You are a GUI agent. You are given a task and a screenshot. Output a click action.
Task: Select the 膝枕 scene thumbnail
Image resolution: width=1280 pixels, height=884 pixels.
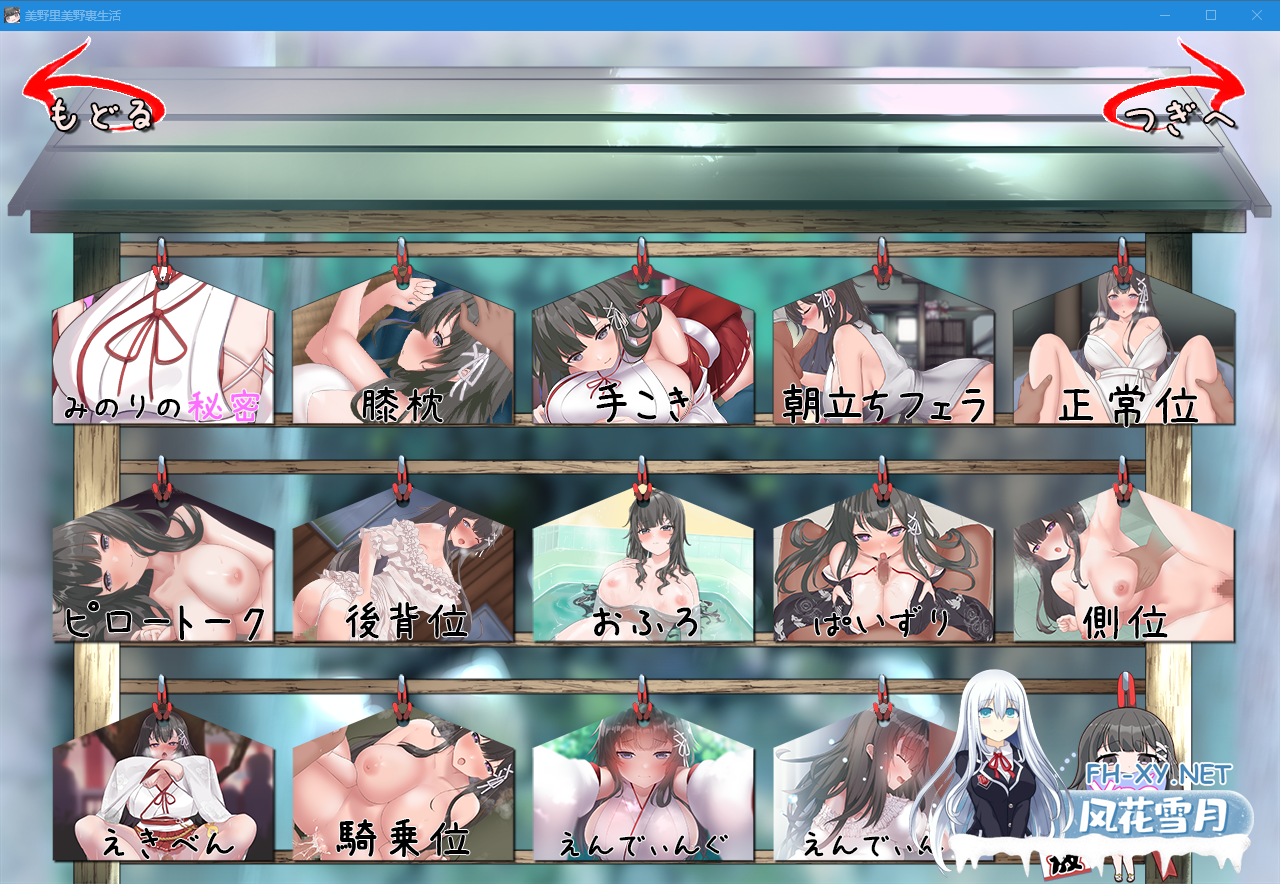pyautogui.click(x=400, y=350)
